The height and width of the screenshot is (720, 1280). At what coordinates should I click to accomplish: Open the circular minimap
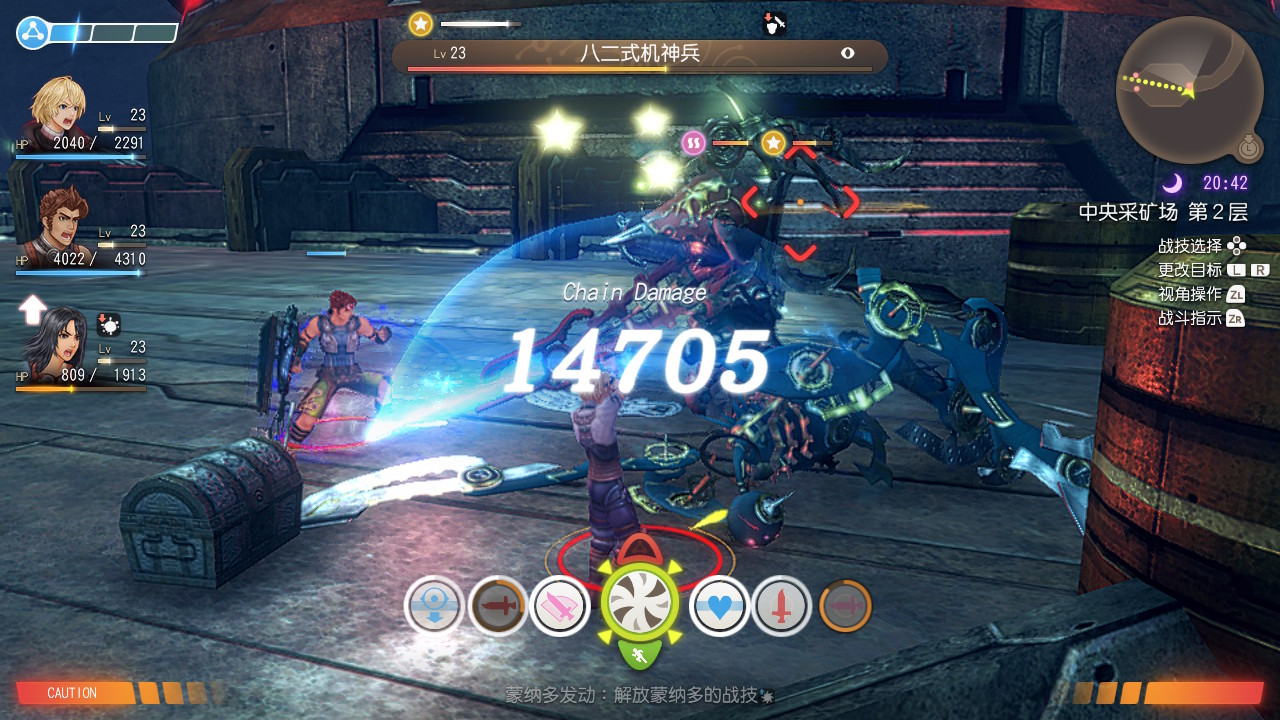coord(1189,90)
